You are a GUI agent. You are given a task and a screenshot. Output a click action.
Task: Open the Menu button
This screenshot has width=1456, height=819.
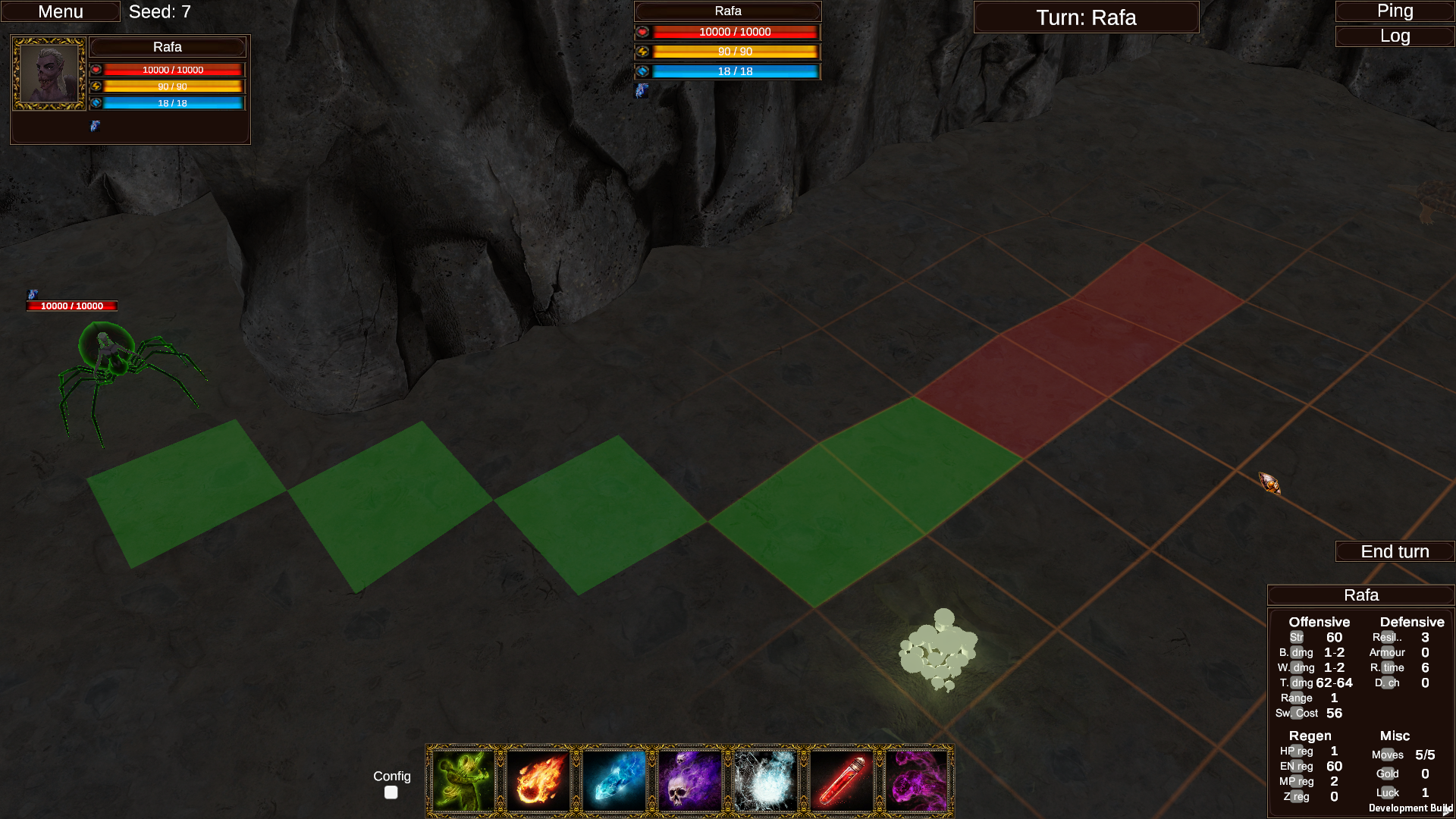61,12
